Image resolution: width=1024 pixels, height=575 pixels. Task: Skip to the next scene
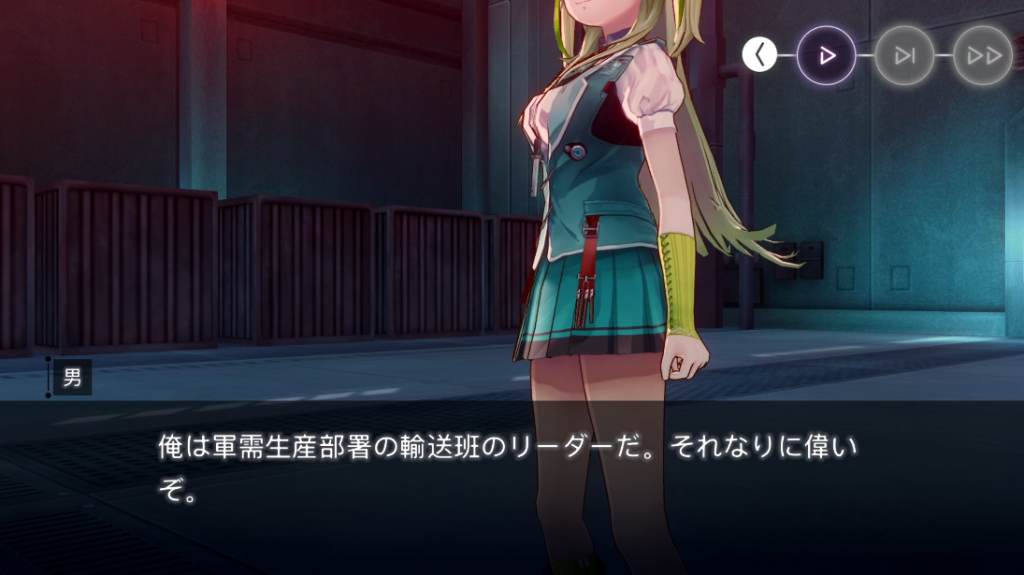(904, 56)
